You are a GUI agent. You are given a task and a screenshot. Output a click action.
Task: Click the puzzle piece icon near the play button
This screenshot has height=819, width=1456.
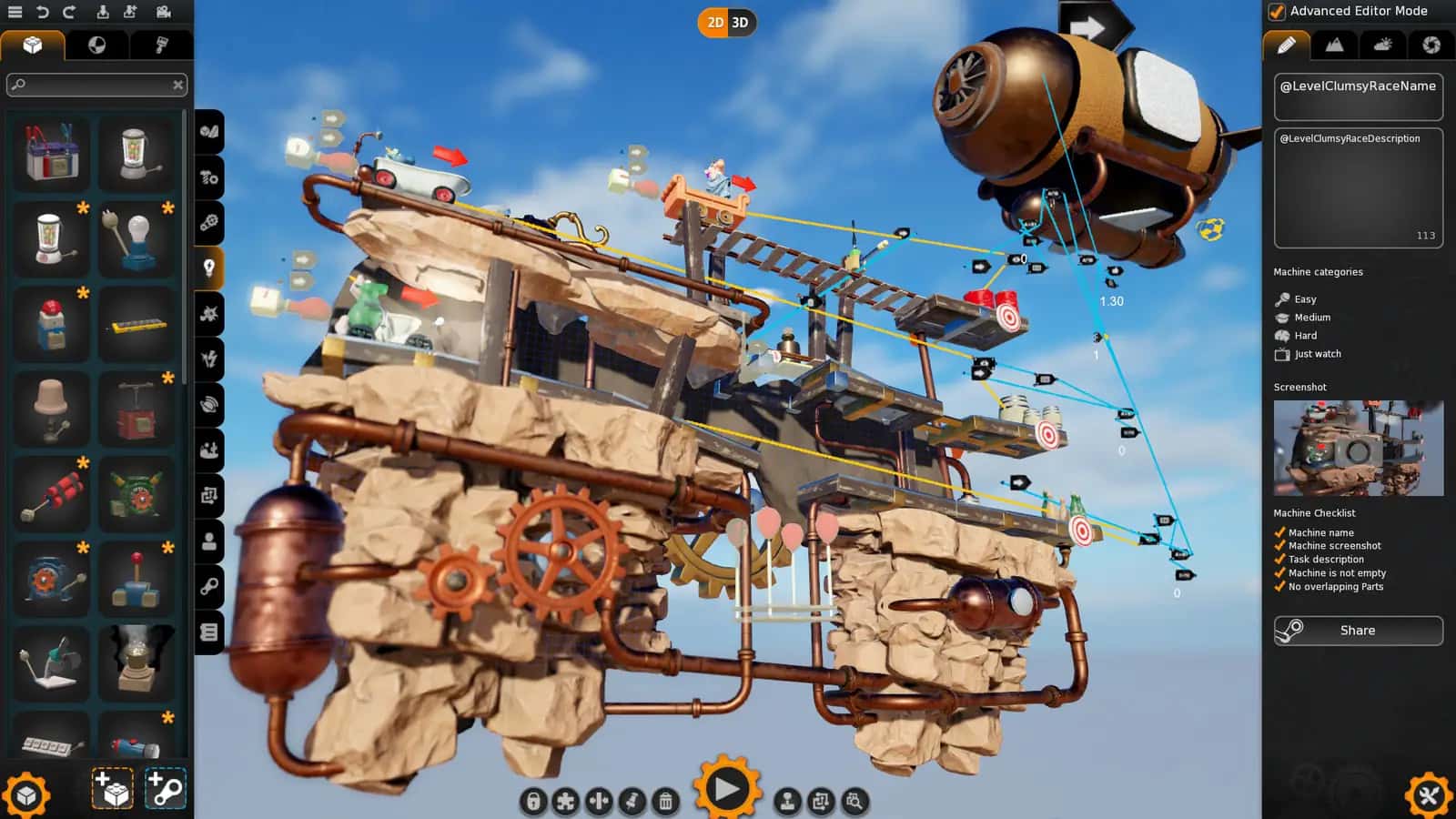tap(566, 801)
